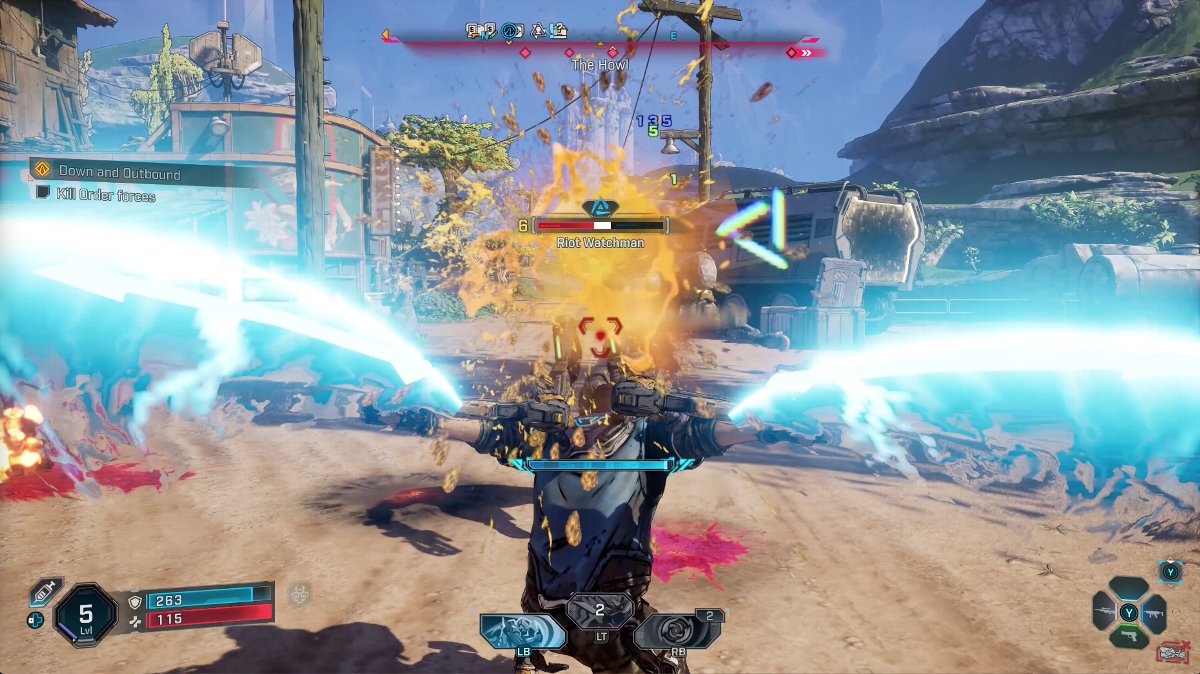Select the center ability slot showing 2
1200x674 pixels.
point(600,610)
